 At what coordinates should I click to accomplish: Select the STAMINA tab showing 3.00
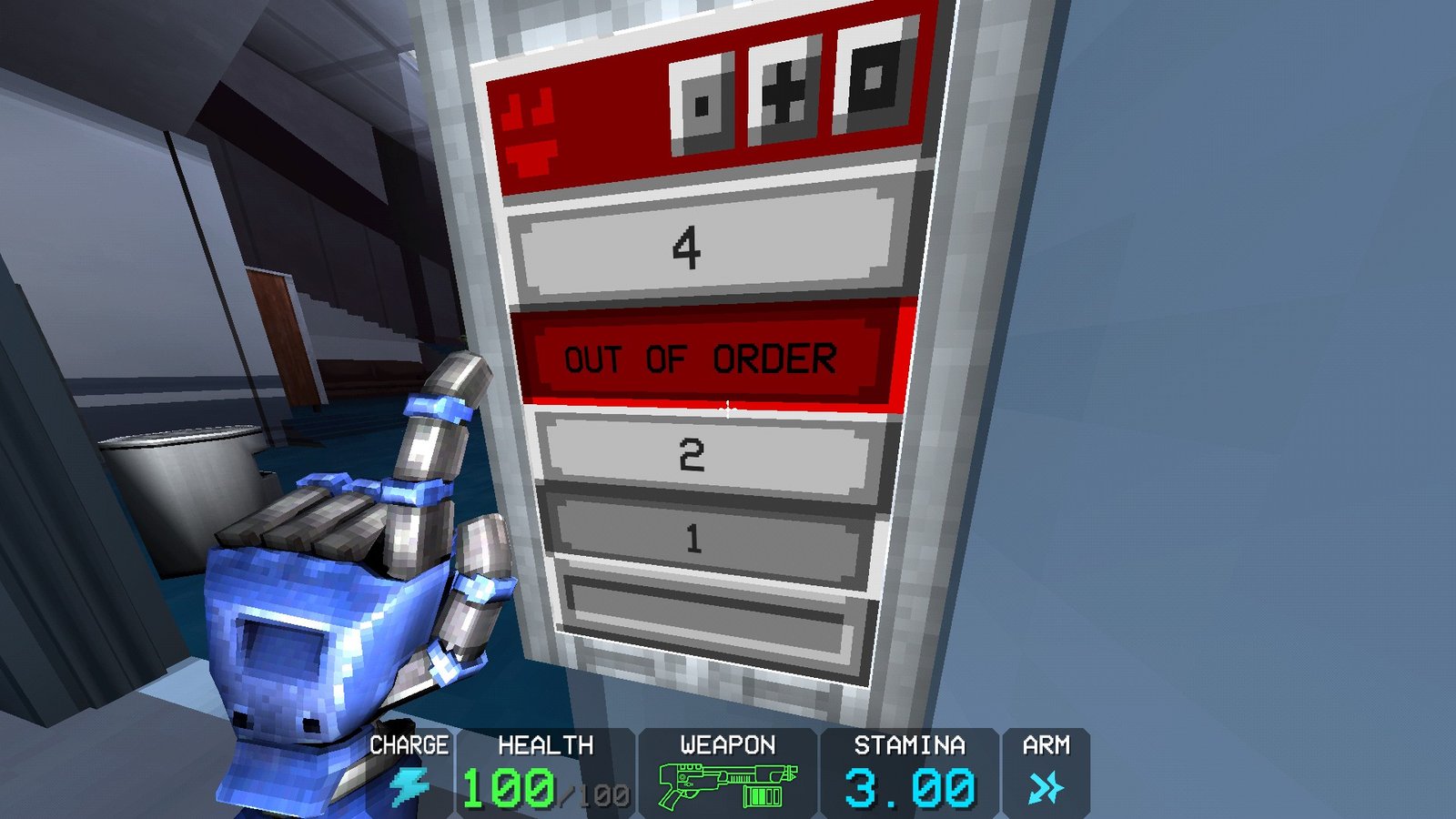910,780
